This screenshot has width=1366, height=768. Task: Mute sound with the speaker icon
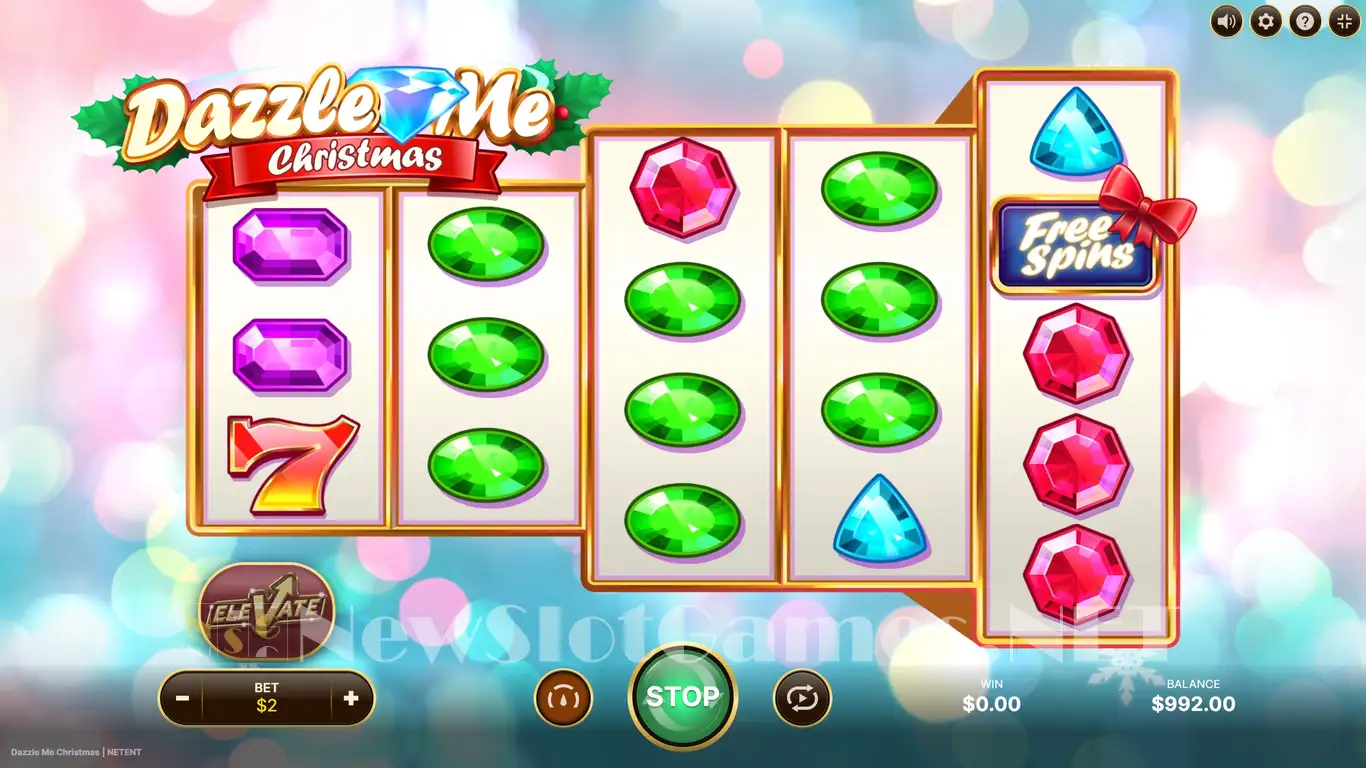pyautogui.click(x=1227, y=20)
